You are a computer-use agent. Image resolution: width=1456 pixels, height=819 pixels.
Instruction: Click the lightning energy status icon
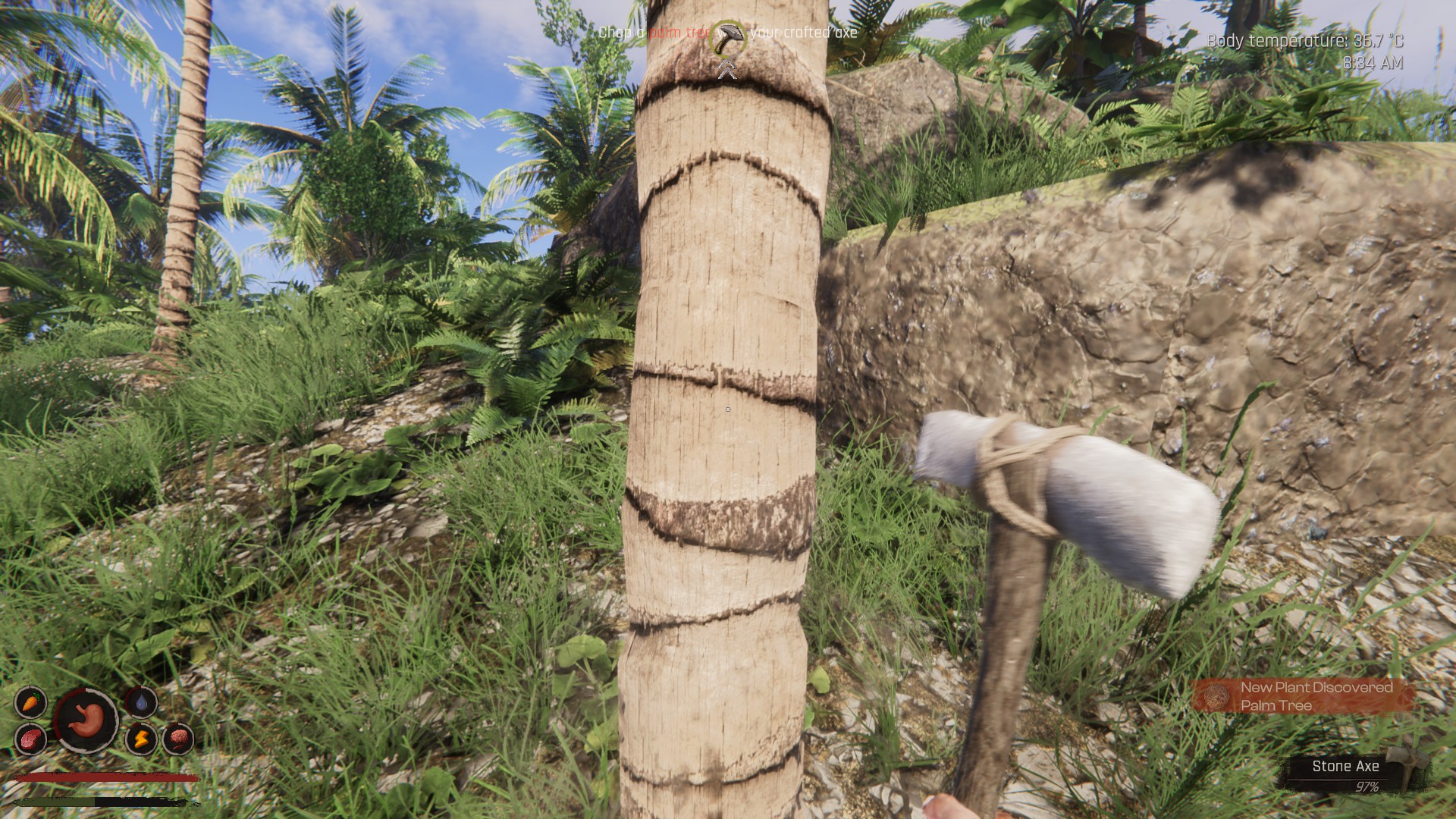(x=142, y=737)
